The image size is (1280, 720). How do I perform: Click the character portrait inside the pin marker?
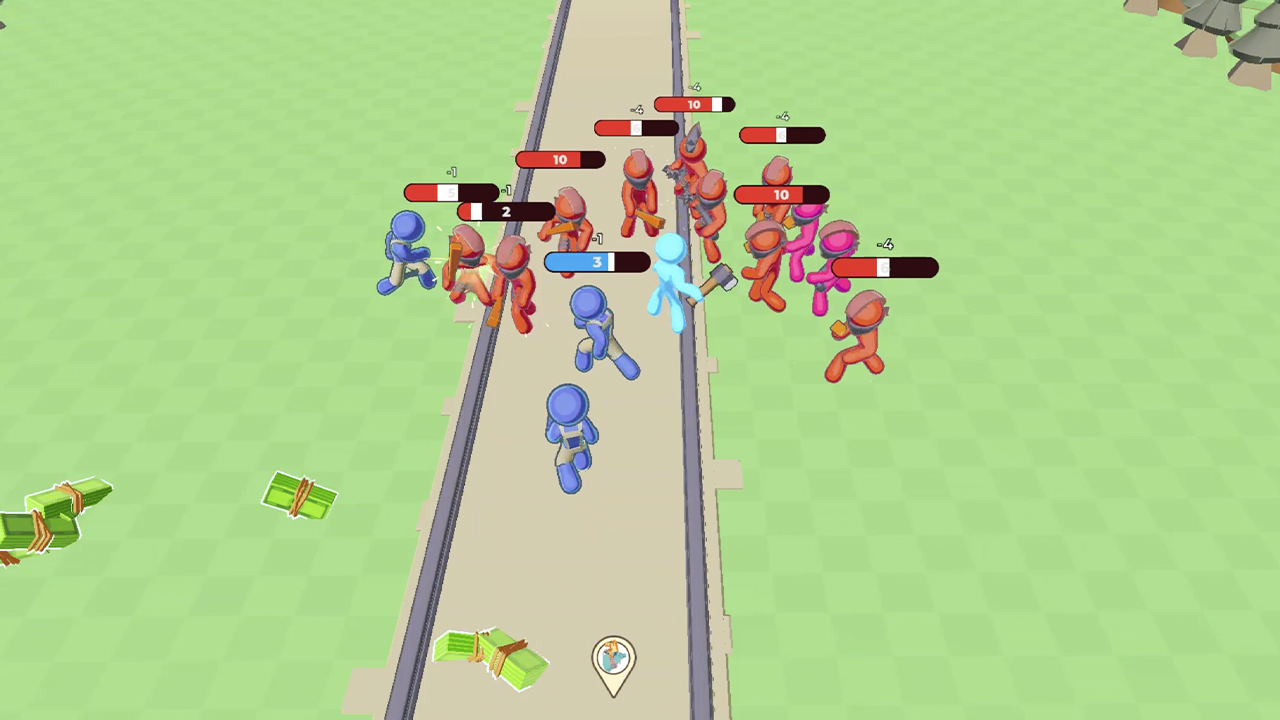point(613,657)
